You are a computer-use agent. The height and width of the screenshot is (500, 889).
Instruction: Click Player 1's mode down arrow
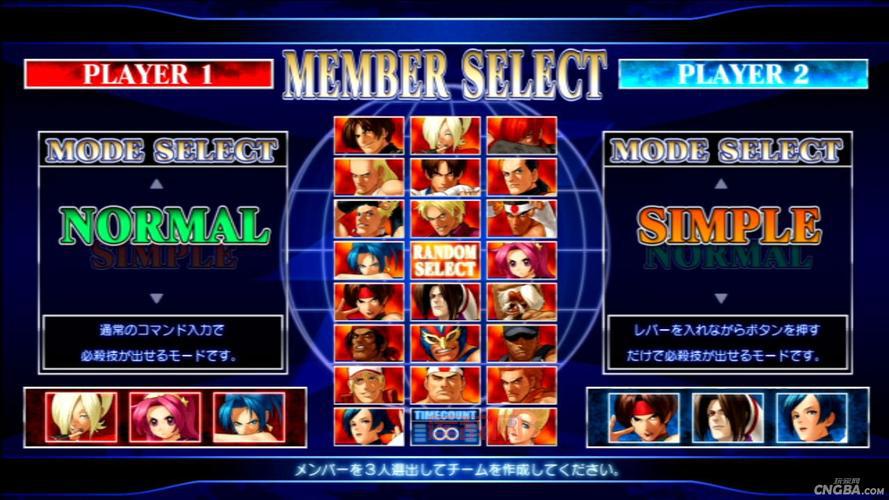click(154, 298)
